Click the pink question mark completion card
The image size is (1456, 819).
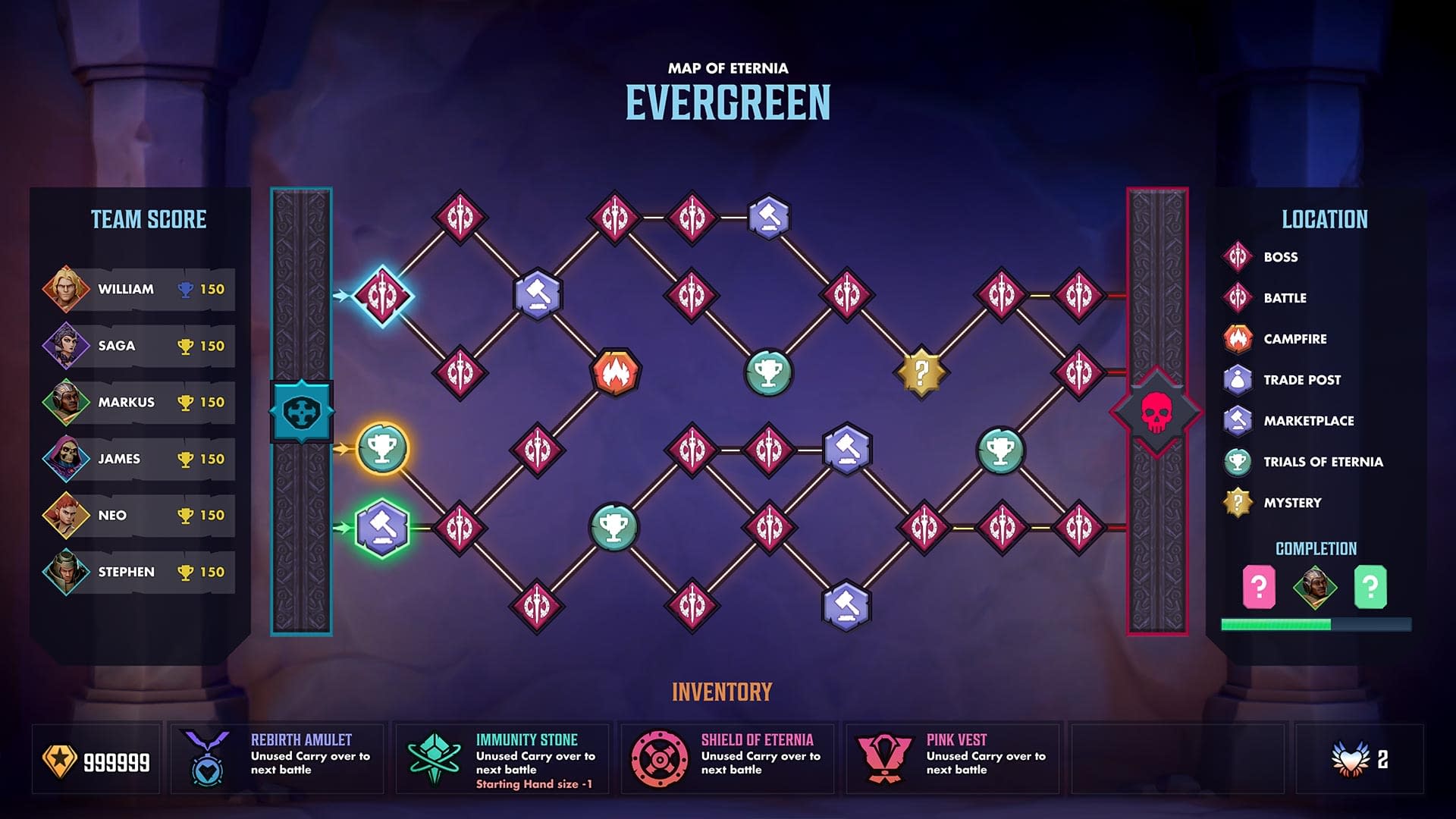(1259, 587)
